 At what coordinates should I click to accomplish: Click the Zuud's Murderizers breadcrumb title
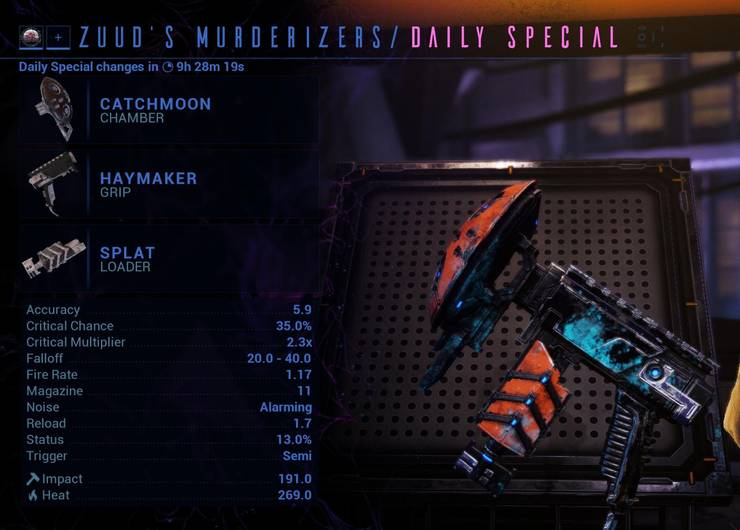click(x=232, y=38)
